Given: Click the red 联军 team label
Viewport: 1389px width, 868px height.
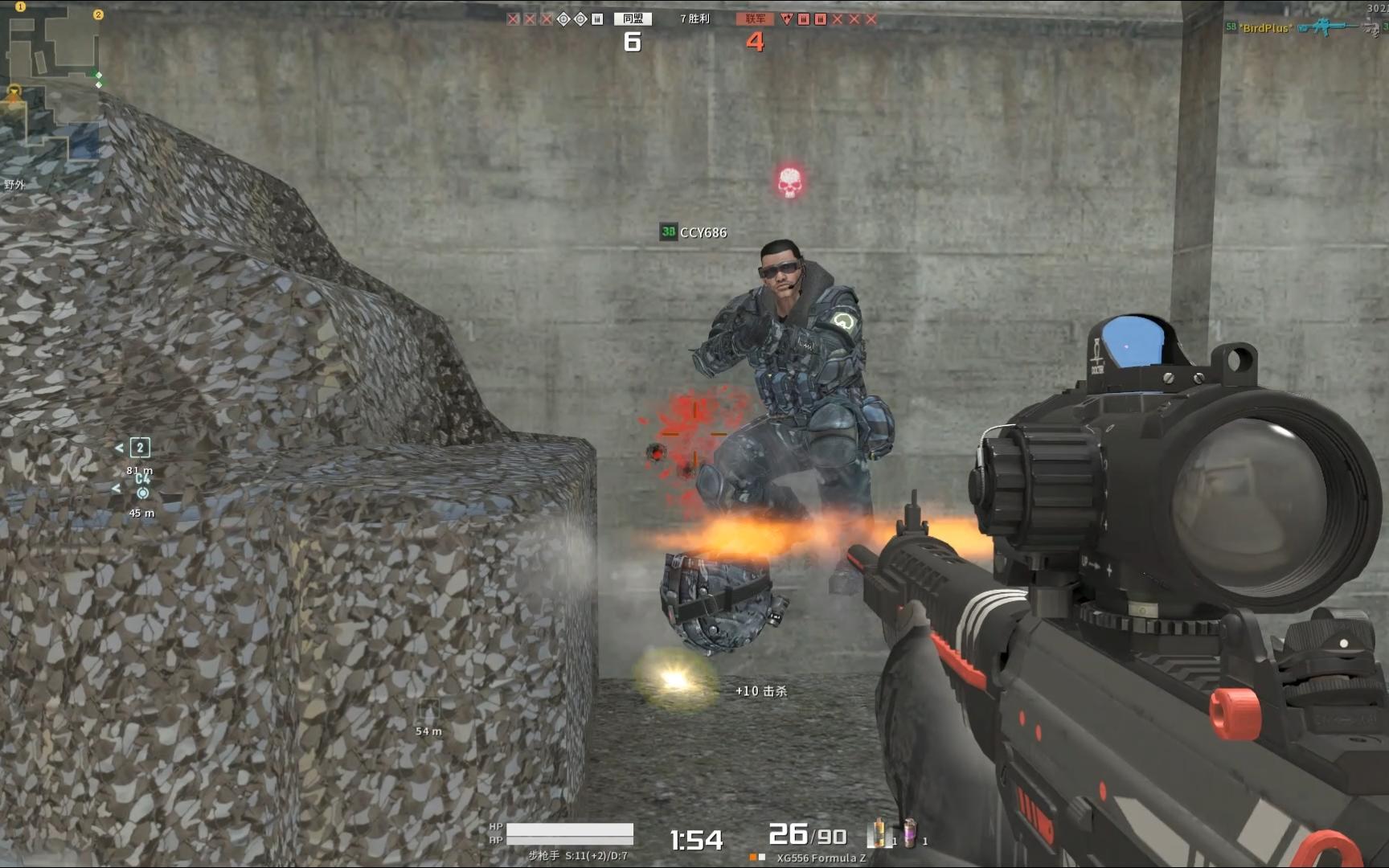Looking at the screenshot, I should click(x=755, y=18).
